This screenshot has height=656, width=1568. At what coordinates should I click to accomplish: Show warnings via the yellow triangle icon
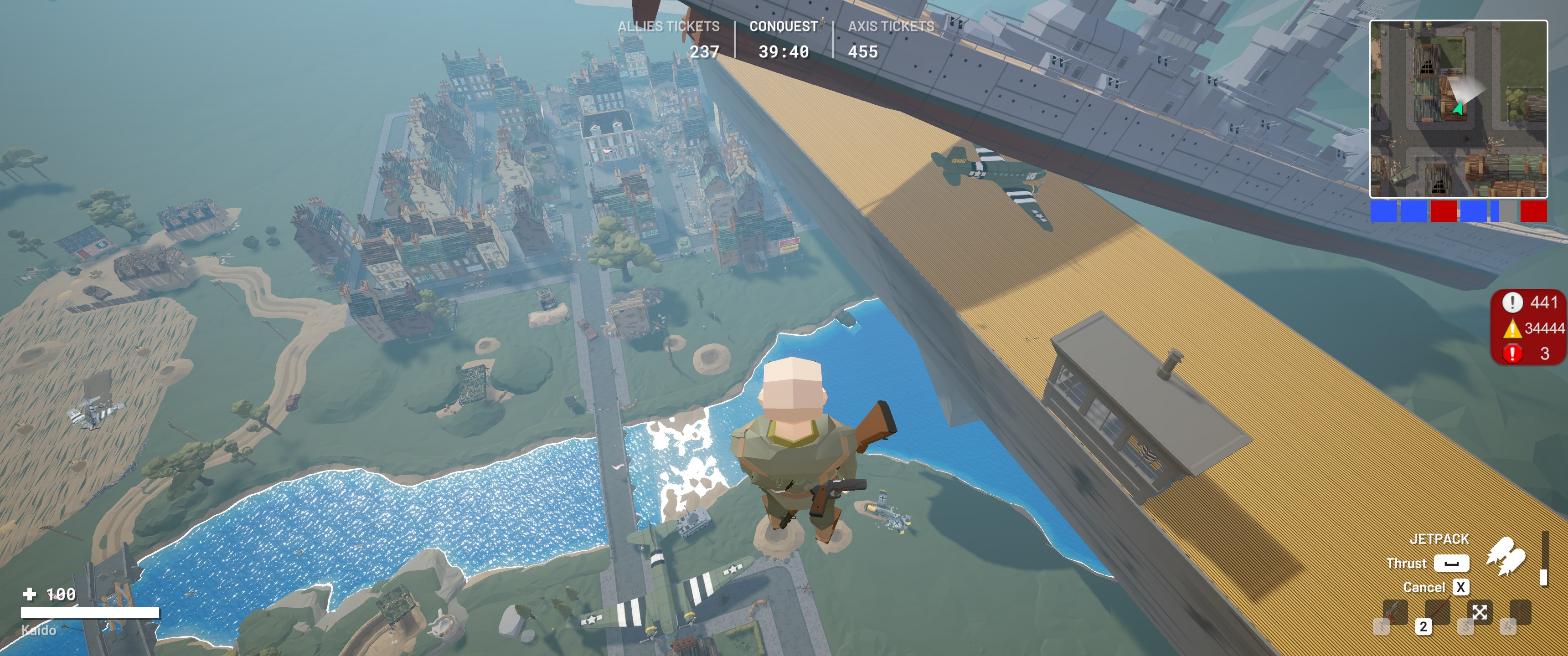1512,328
